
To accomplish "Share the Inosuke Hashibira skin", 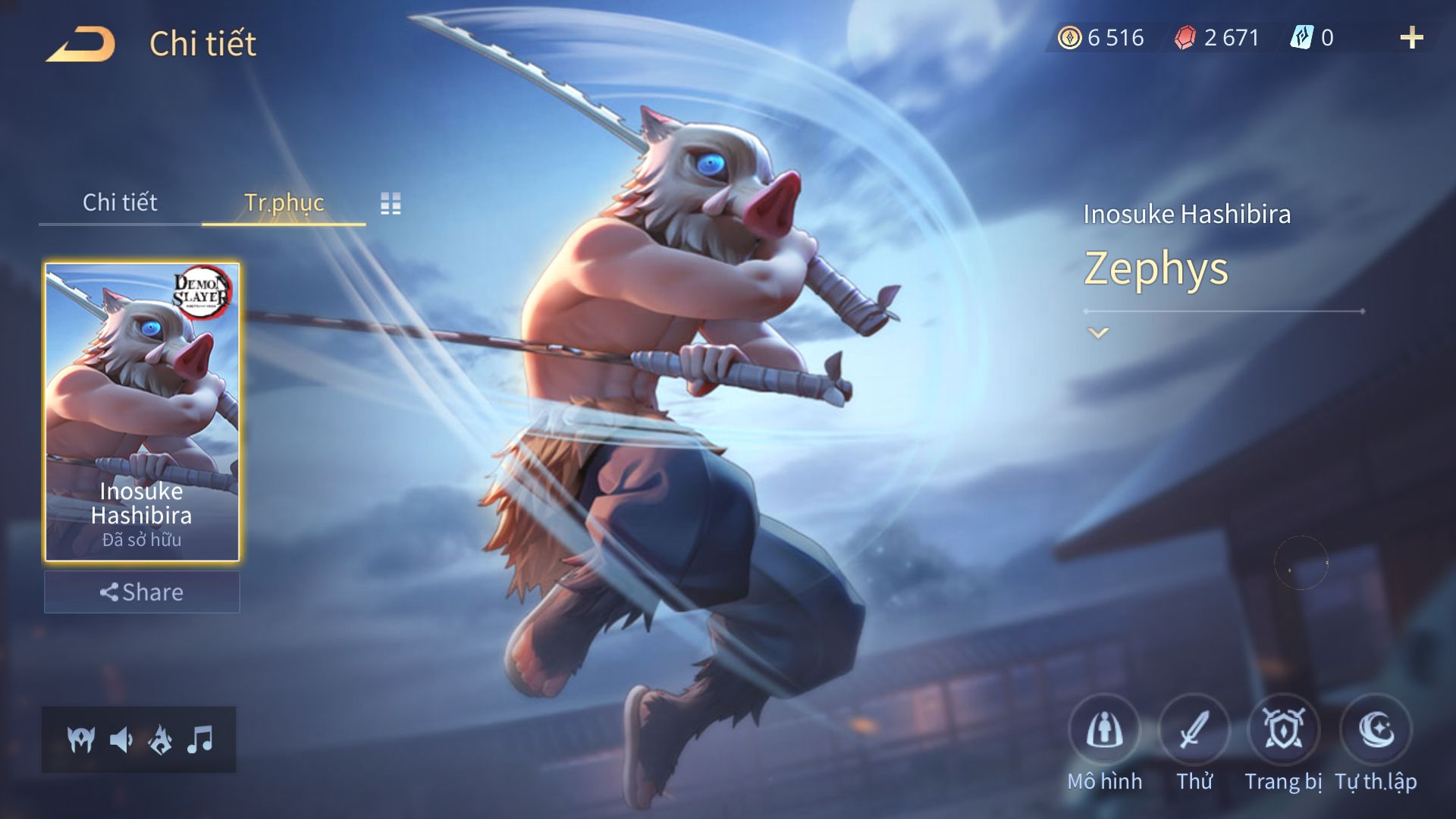I will (x=142, y=592).
